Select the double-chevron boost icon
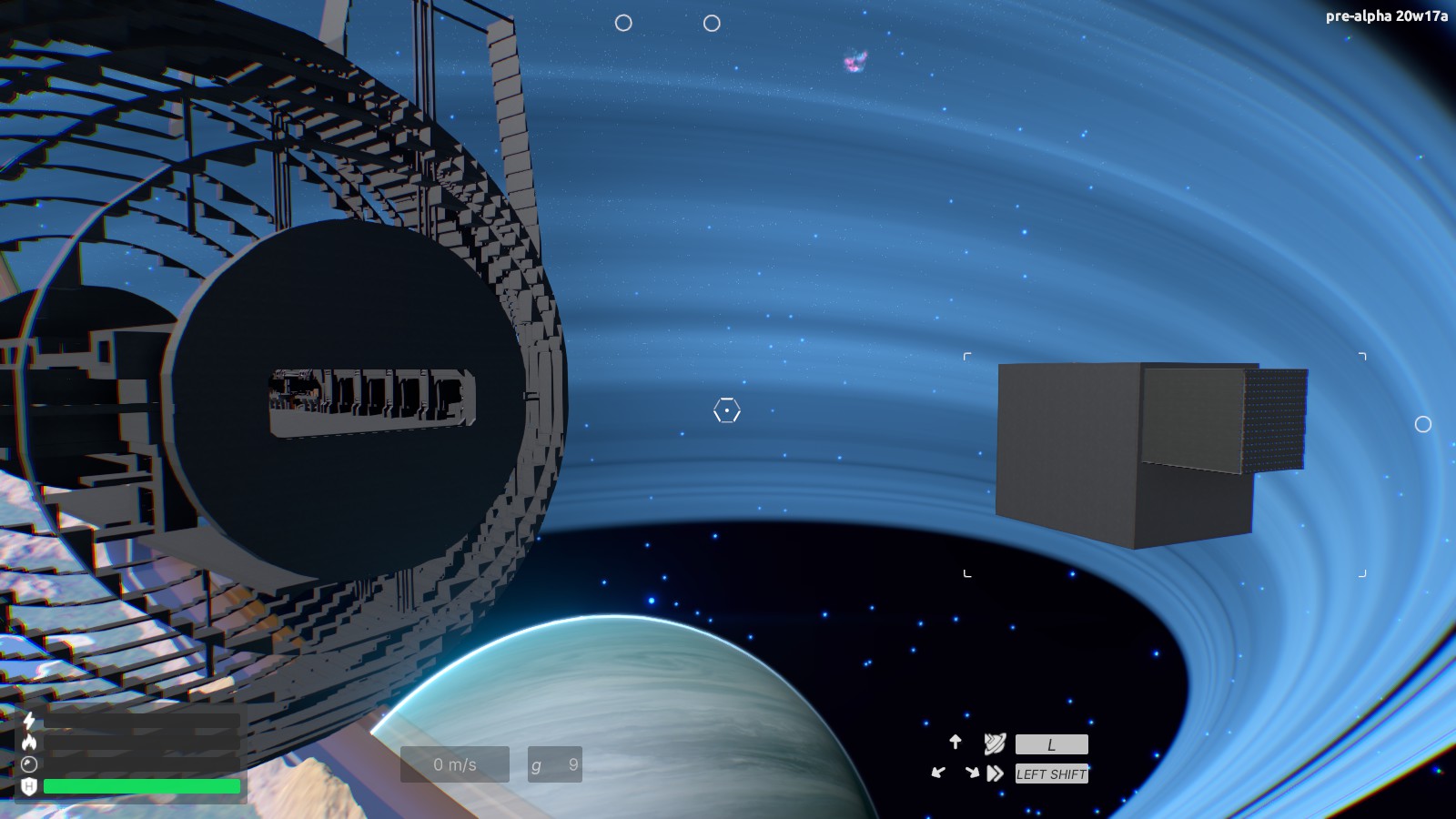This screenshot has height=819, width=1456. pos(994,773)
